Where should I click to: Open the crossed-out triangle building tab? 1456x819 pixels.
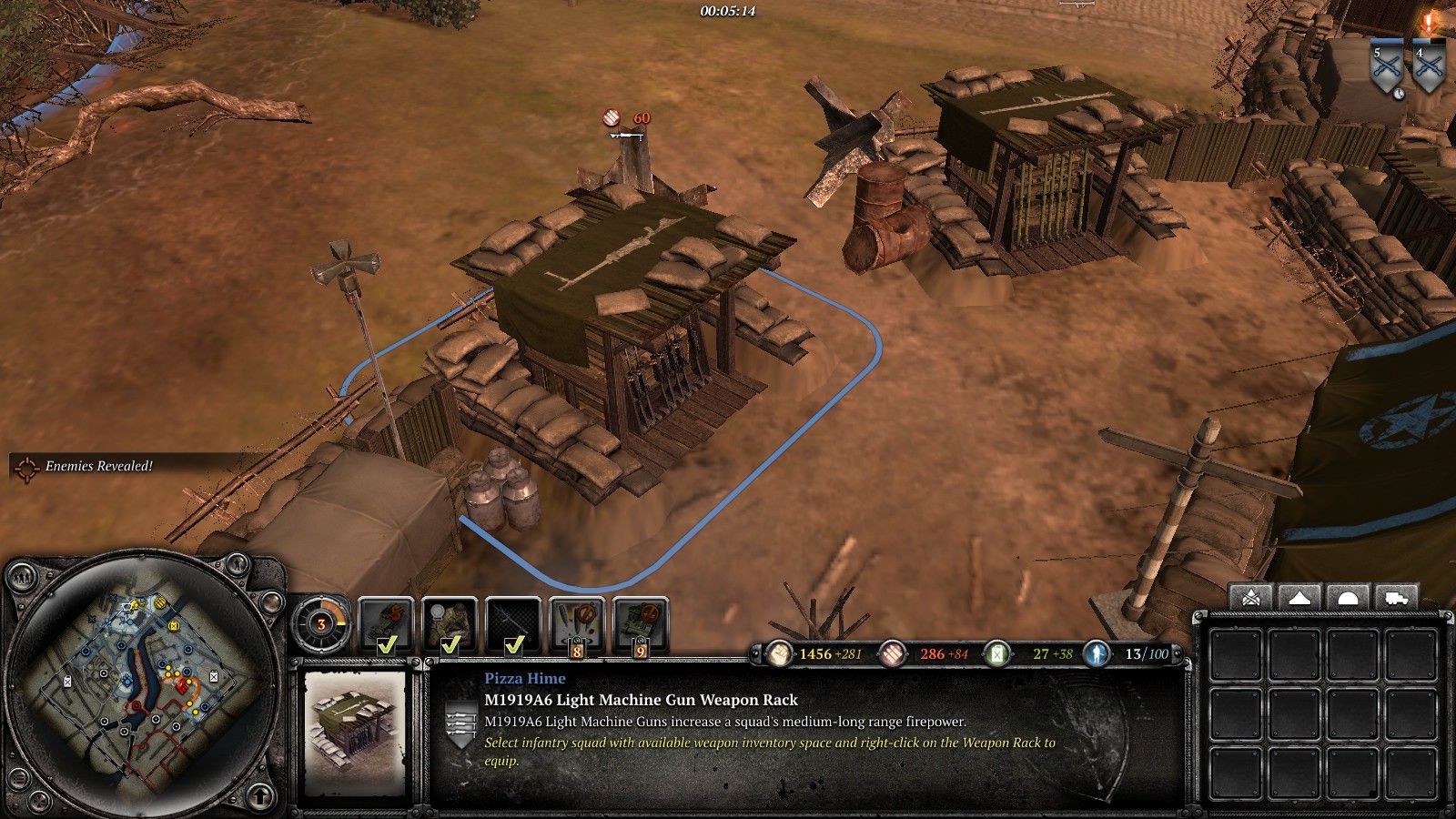point(1250,598)
